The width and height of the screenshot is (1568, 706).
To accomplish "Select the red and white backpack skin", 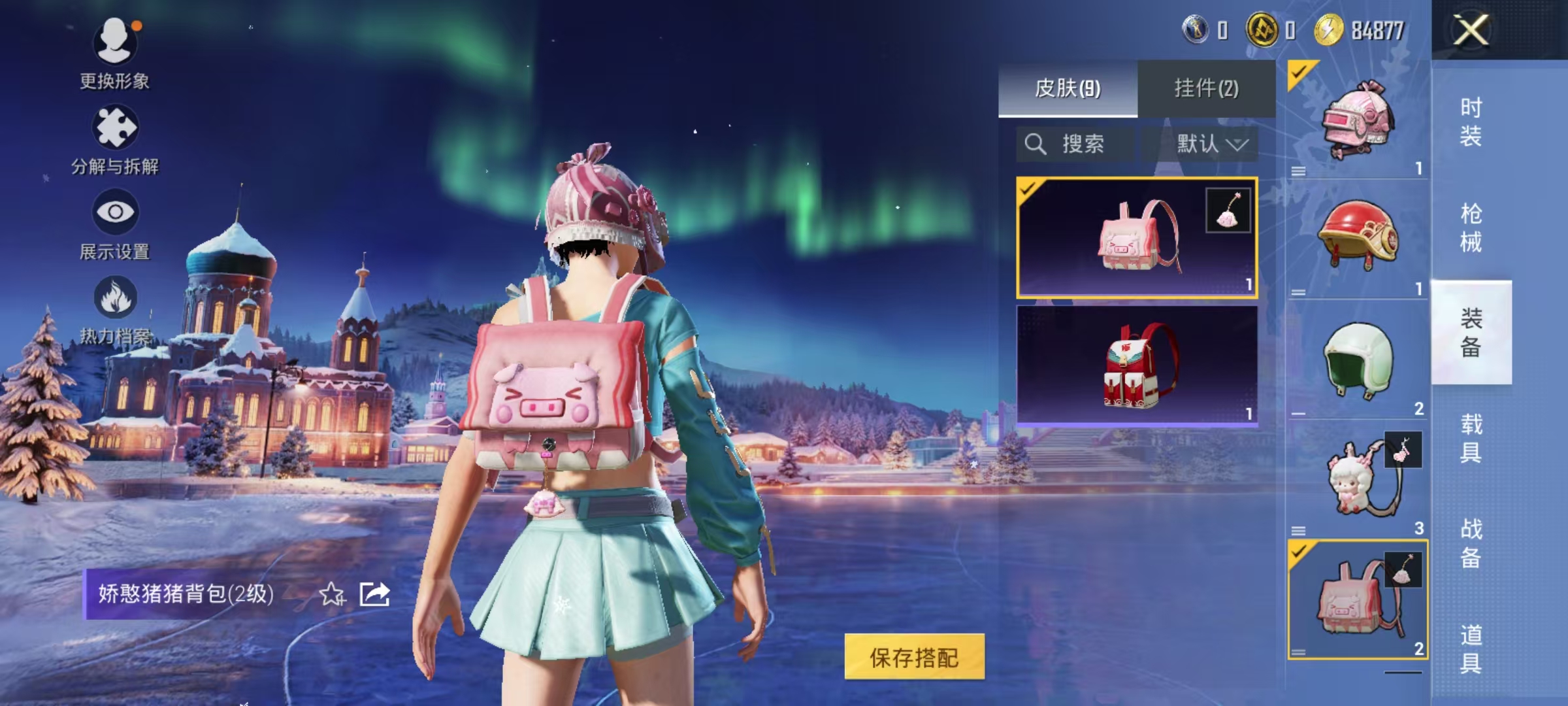I will 1137,366.
